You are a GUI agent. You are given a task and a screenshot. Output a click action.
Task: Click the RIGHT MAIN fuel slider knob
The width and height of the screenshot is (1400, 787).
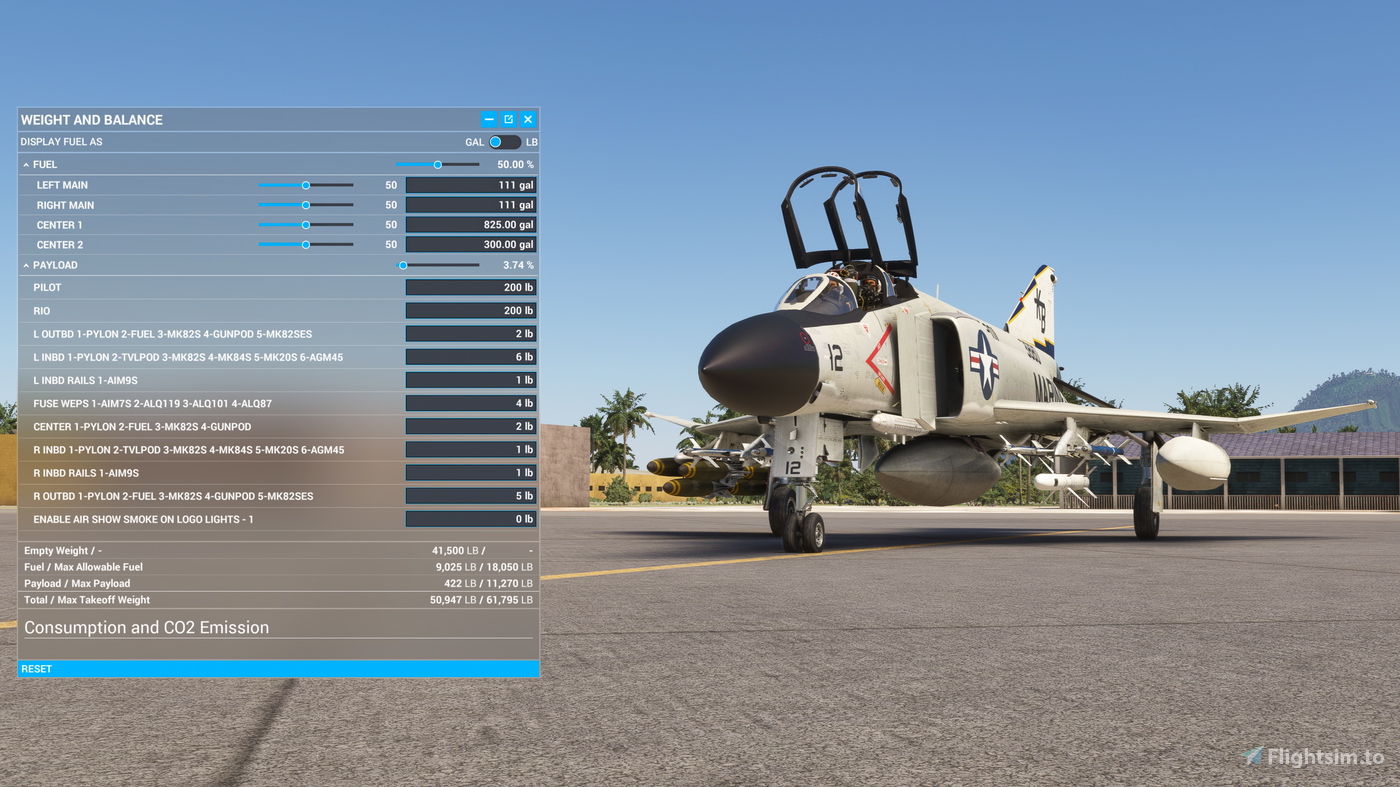[x=305, y=204]
